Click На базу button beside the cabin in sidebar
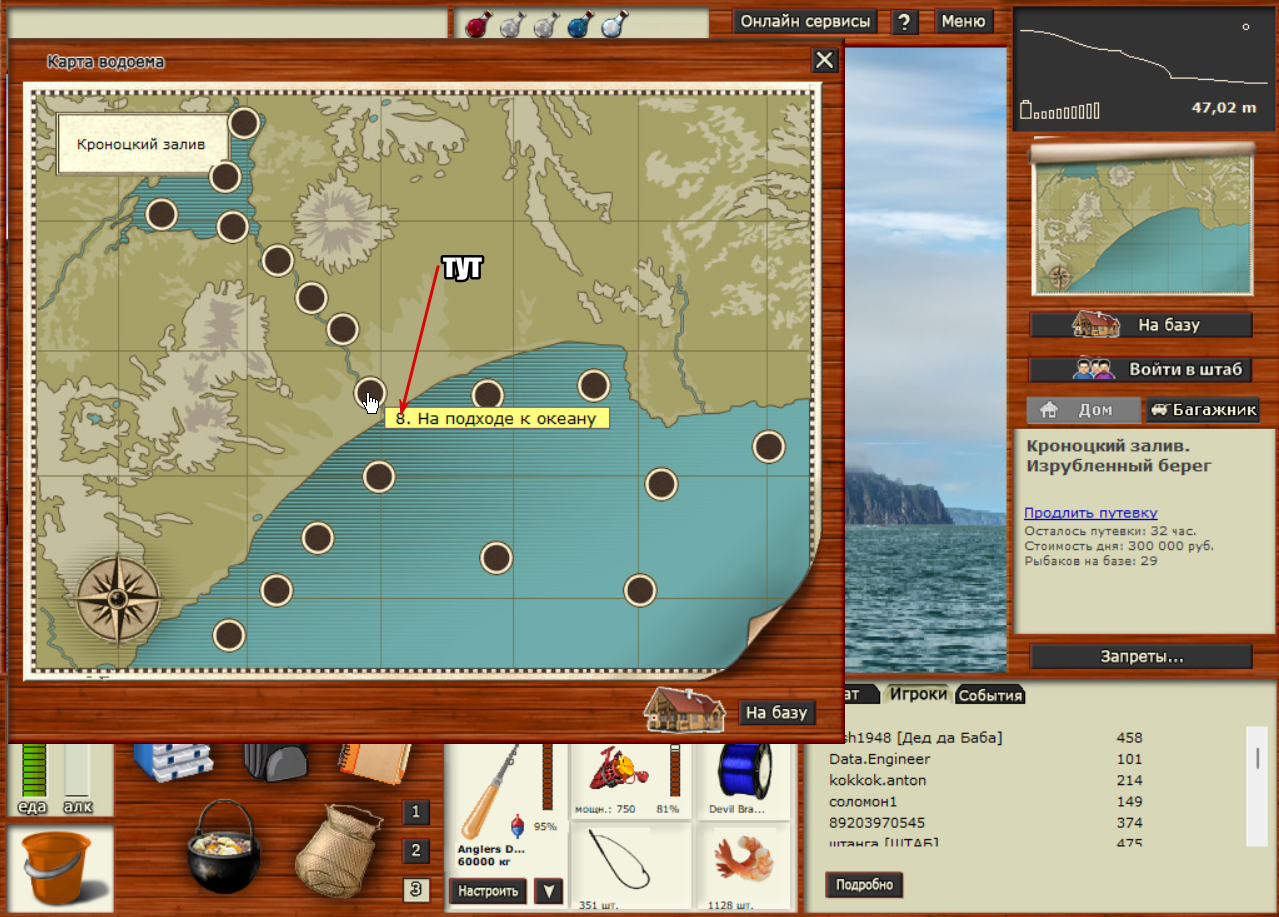The image size is (1279, 917). [1141, 325]
